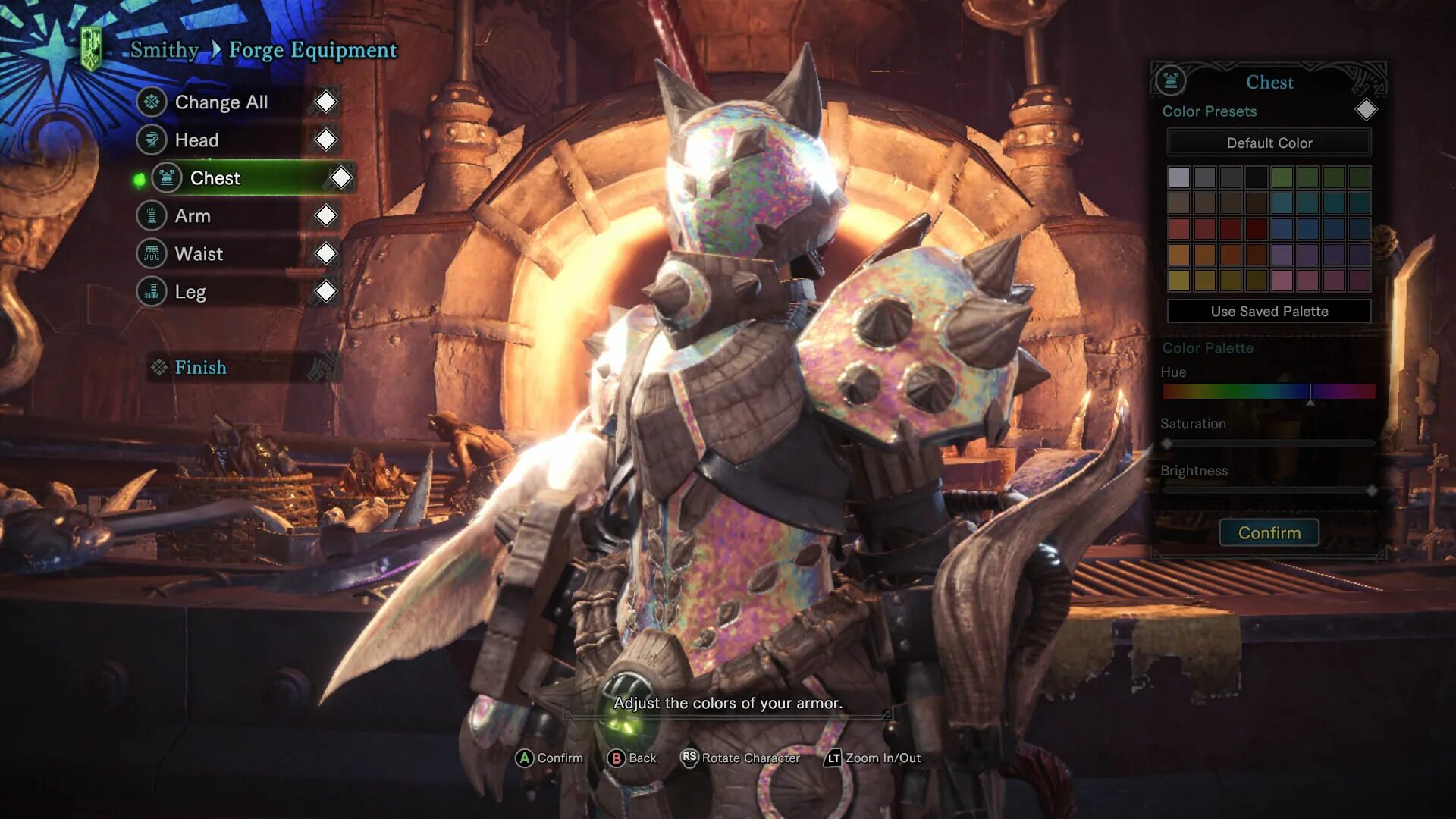Image resolution: width=1456 pixels, height=819 pixels.
Task: Click the Use Saved Palette button
Action: pyautogui.click(x=1269, y=311)
